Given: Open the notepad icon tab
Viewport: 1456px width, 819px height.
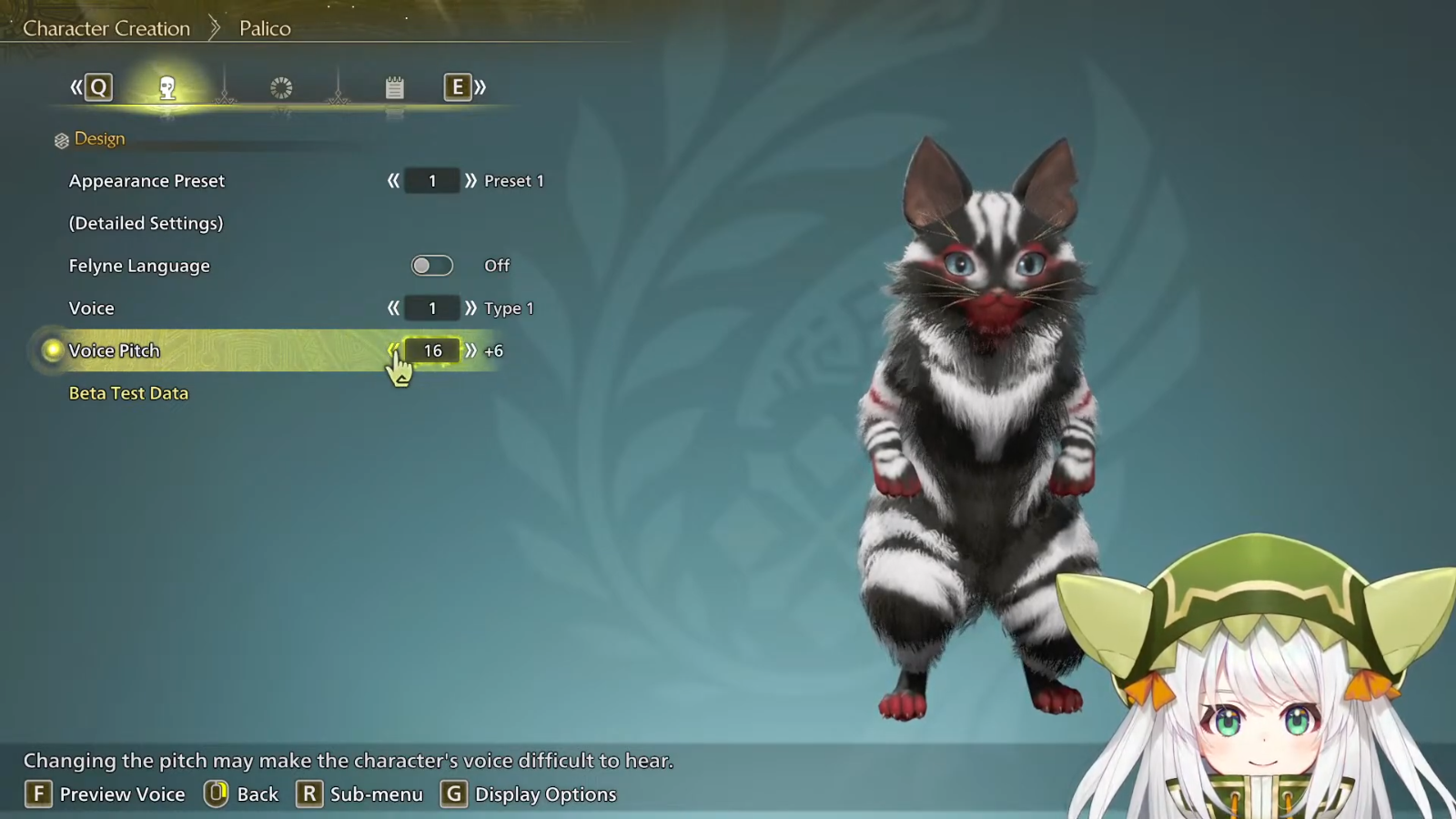Looking at the screenshot, I should click(394, 87).
